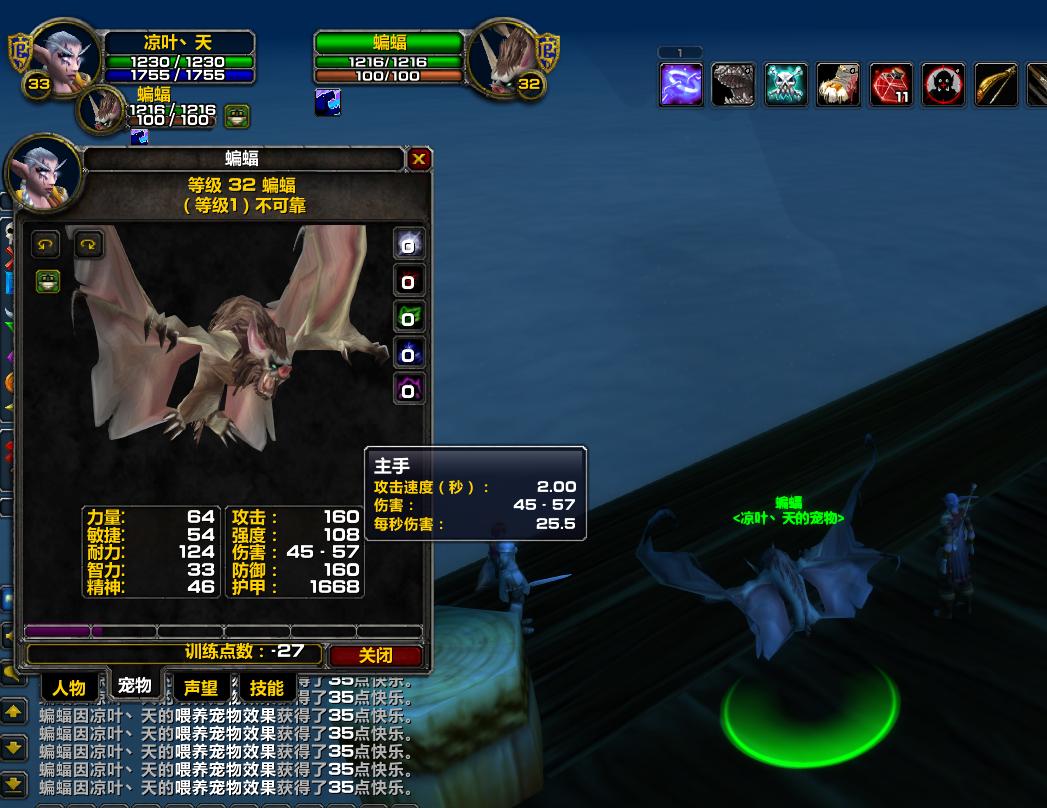
Task: Click the green happiness face in pet panel
Action: click(47, 282)
